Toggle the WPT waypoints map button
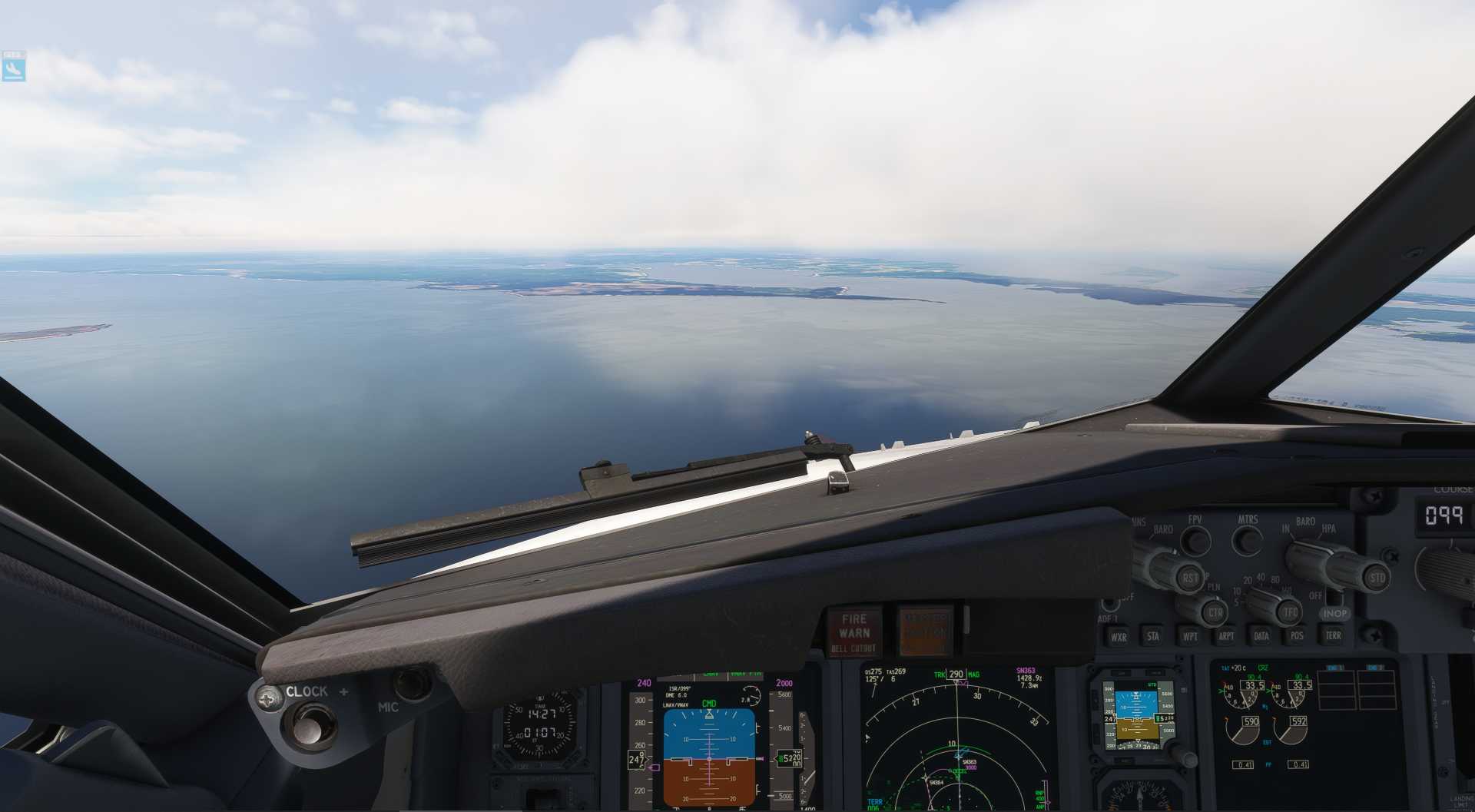This screenshot has height=812, width=1475. click(x=1190, y=636)
